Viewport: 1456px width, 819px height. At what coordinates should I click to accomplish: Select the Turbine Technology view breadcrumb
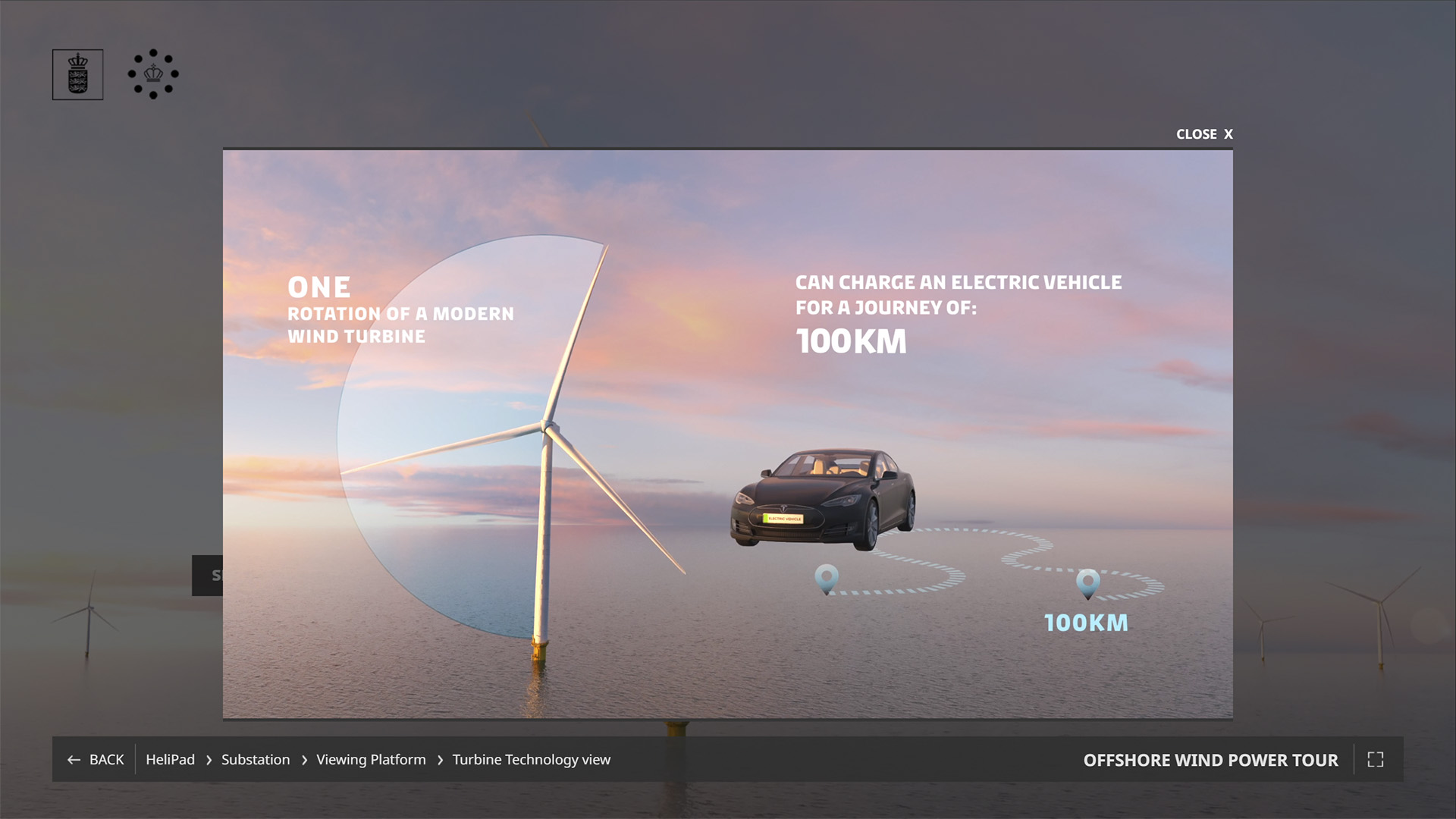(x=531, y=759)
